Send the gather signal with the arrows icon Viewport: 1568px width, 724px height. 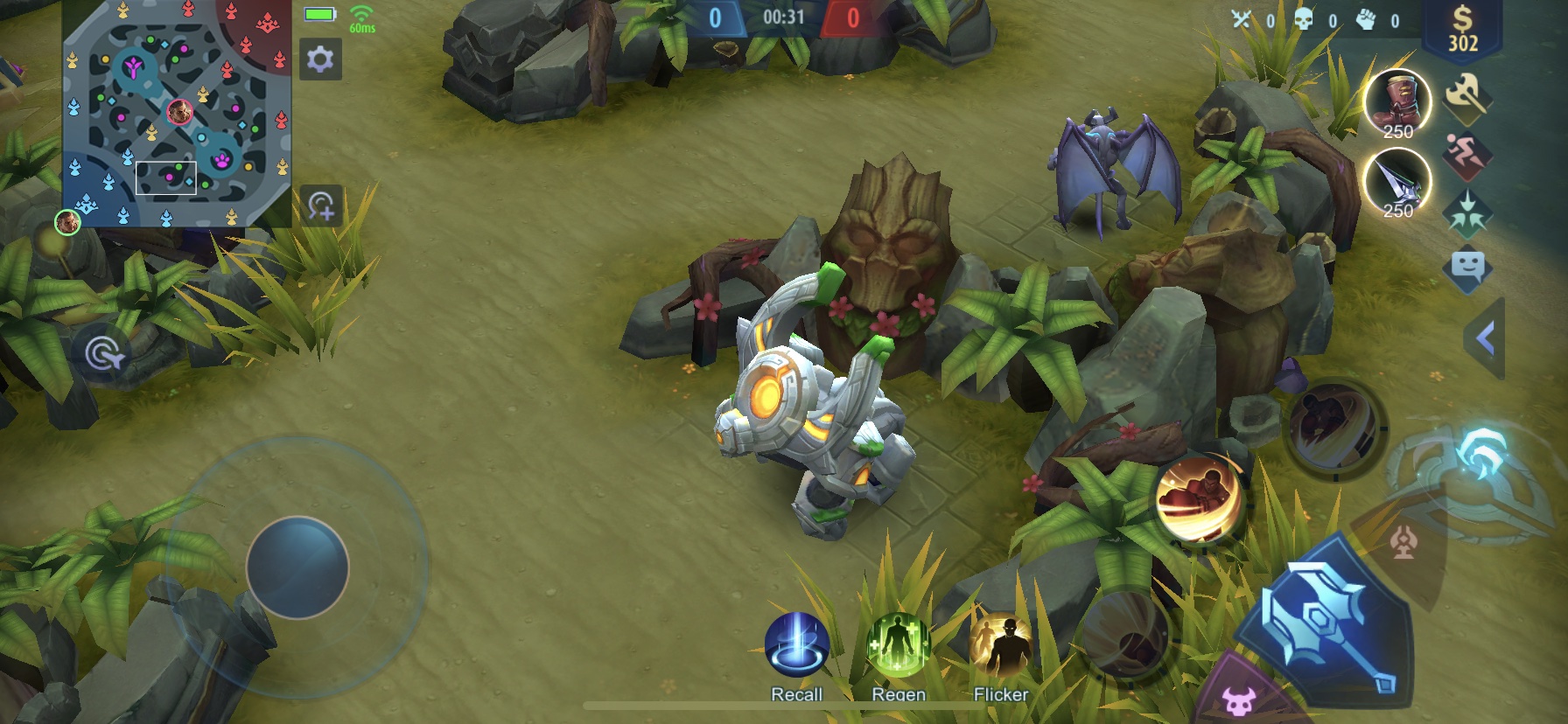(x=1466, y=212)
